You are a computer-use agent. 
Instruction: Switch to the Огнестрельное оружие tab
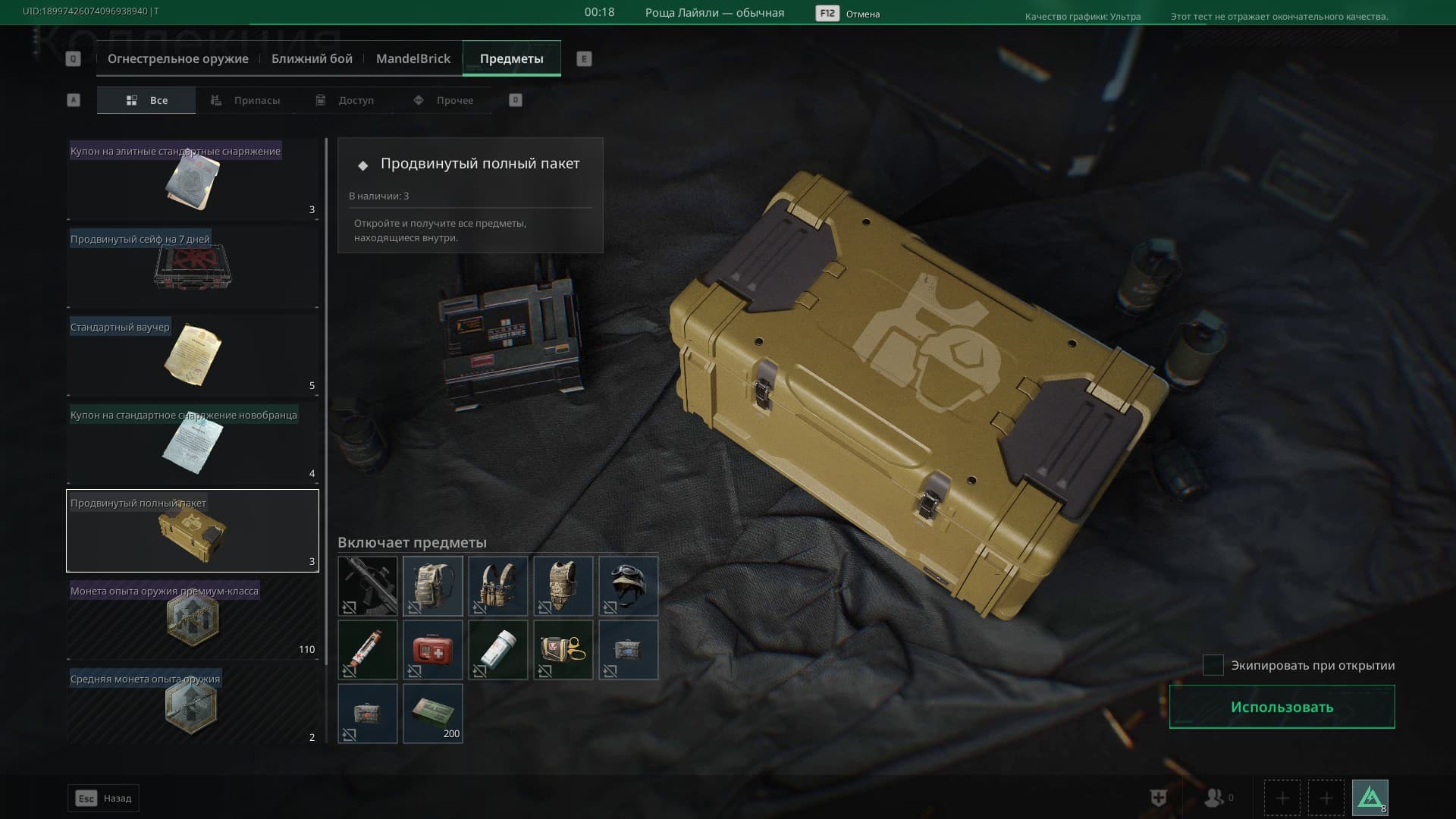177,59
